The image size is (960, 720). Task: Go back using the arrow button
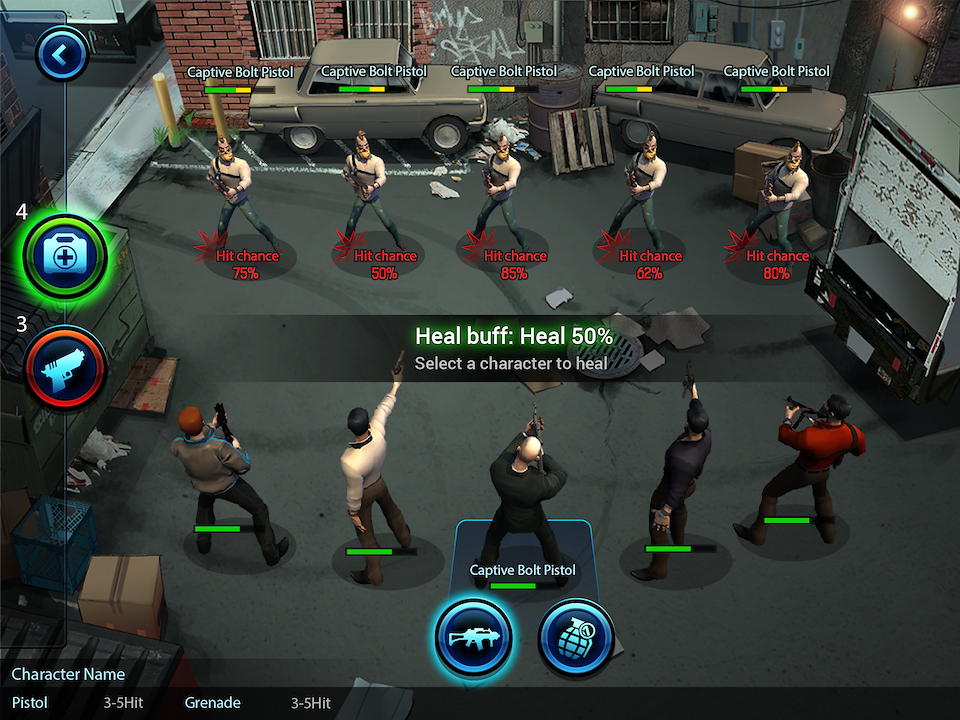point(62,55)
